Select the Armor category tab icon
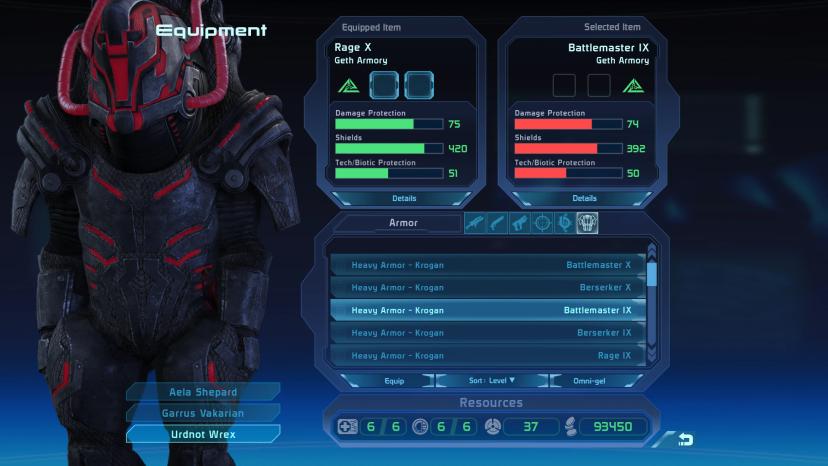Viewport: 828px width, 466px height. (x=587, y=223)
